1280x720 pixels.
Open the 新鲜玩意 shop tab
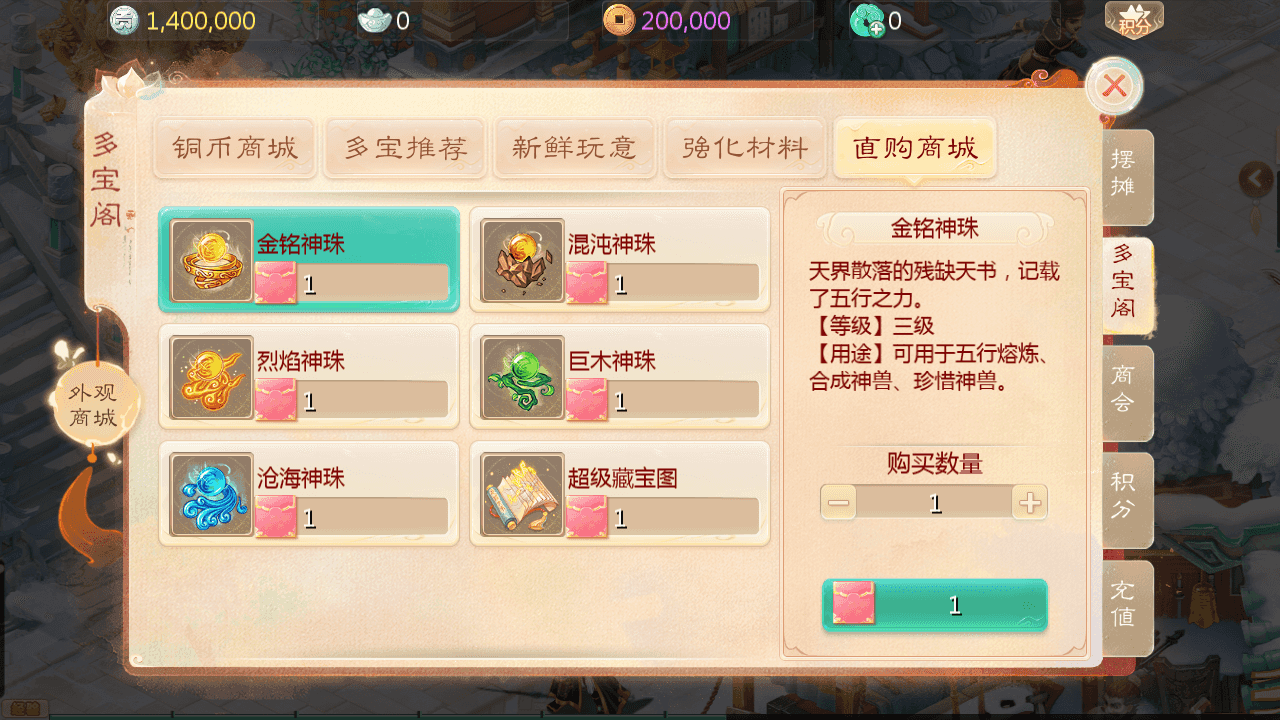[x=574, y=147]
